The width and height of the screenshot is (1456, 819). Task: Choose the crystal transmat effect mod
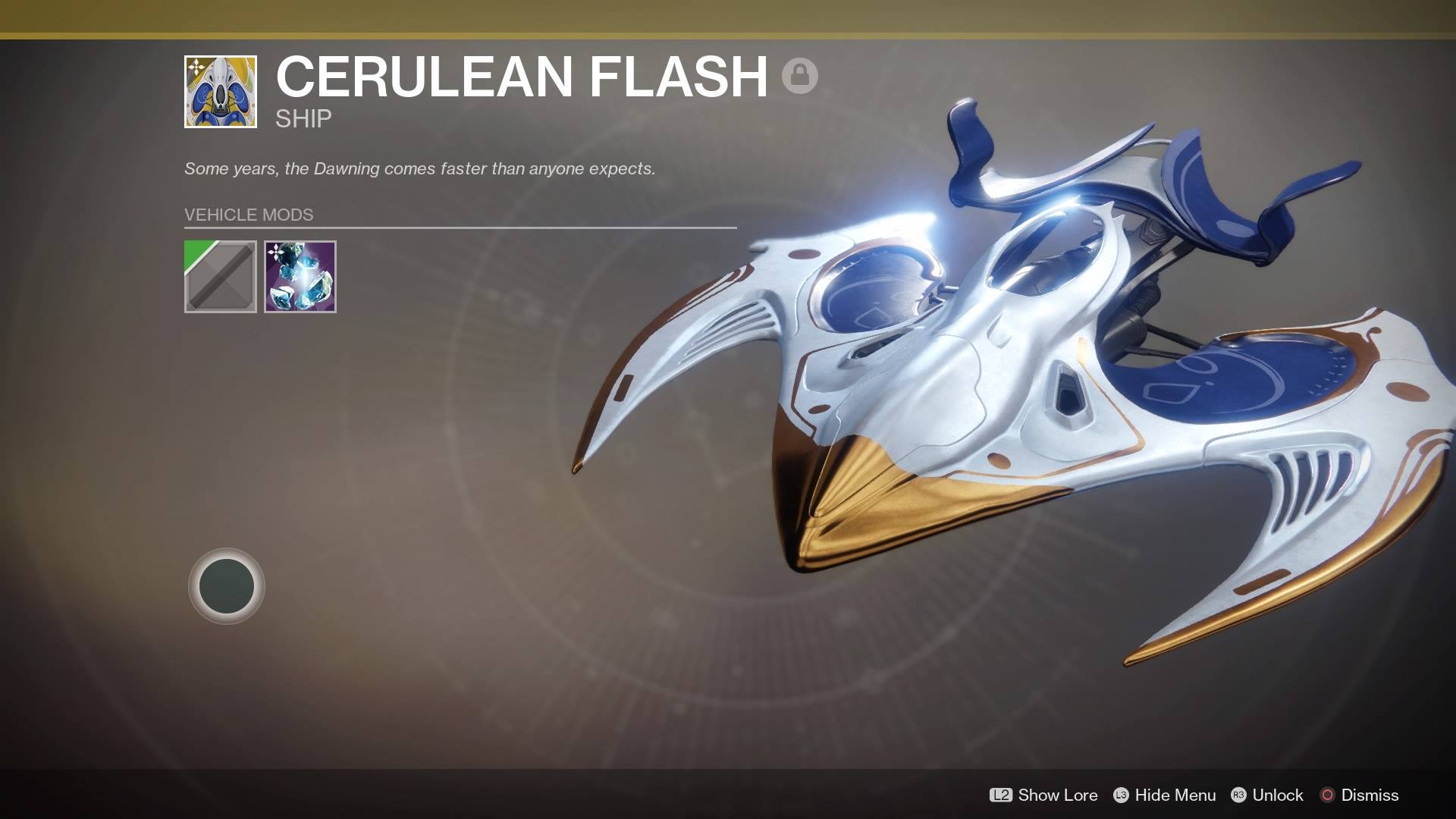coord(300,277)
